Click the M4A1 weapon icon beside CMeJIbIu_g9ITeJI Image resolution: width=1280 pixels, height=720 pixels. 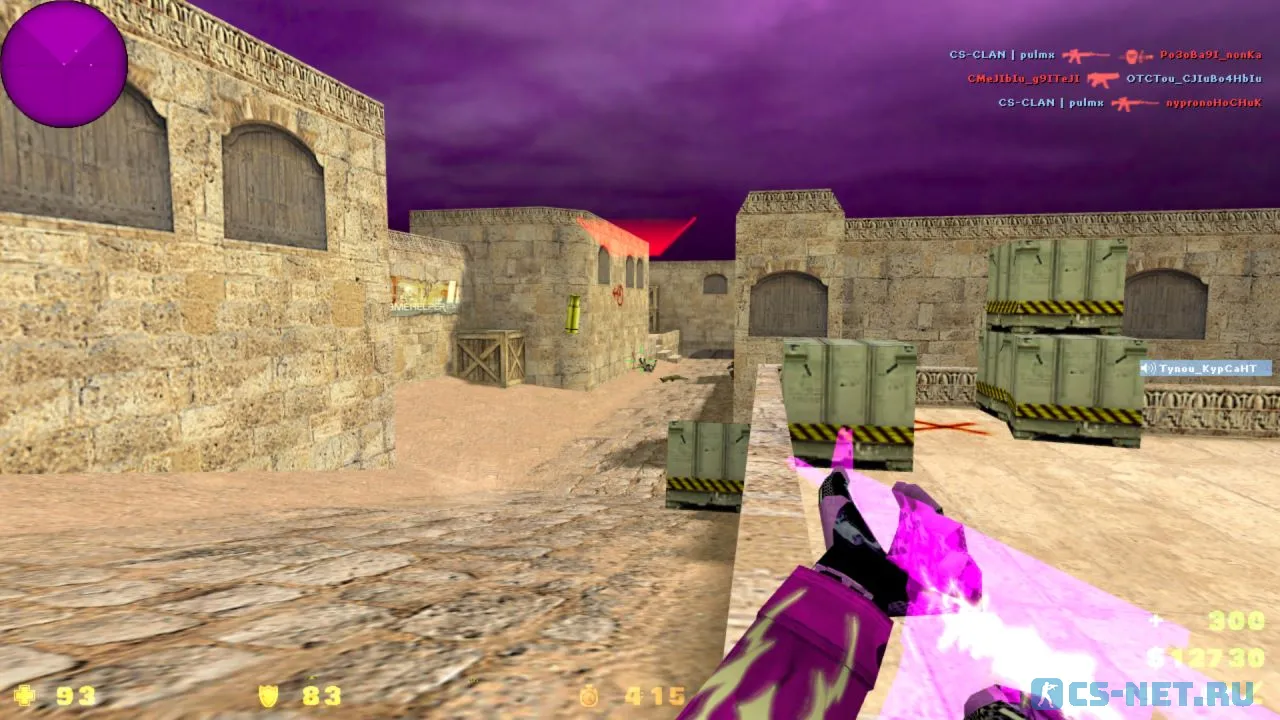pos(1102,78)
